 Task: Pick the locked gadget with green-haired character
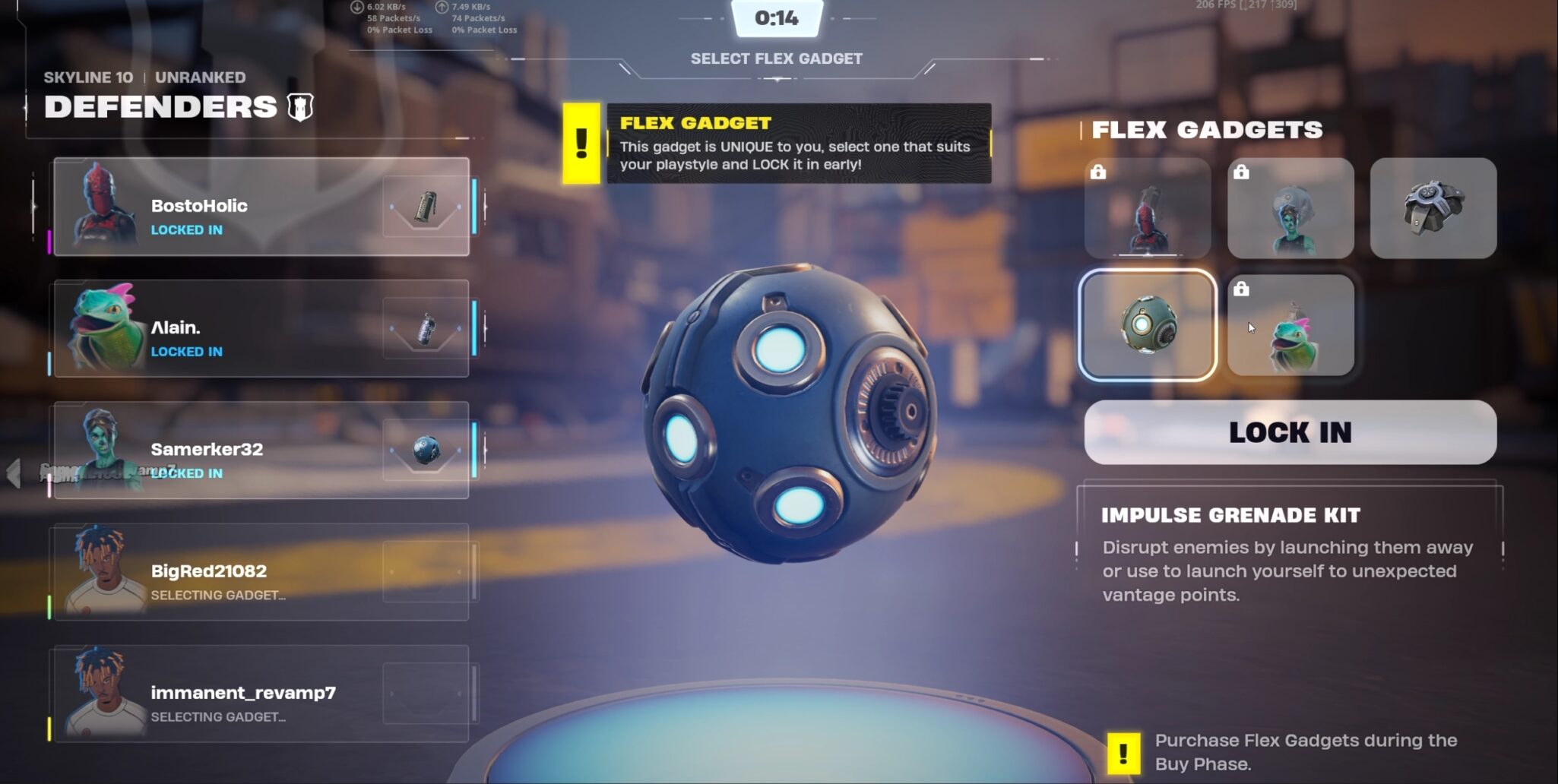coord(1290,208)
